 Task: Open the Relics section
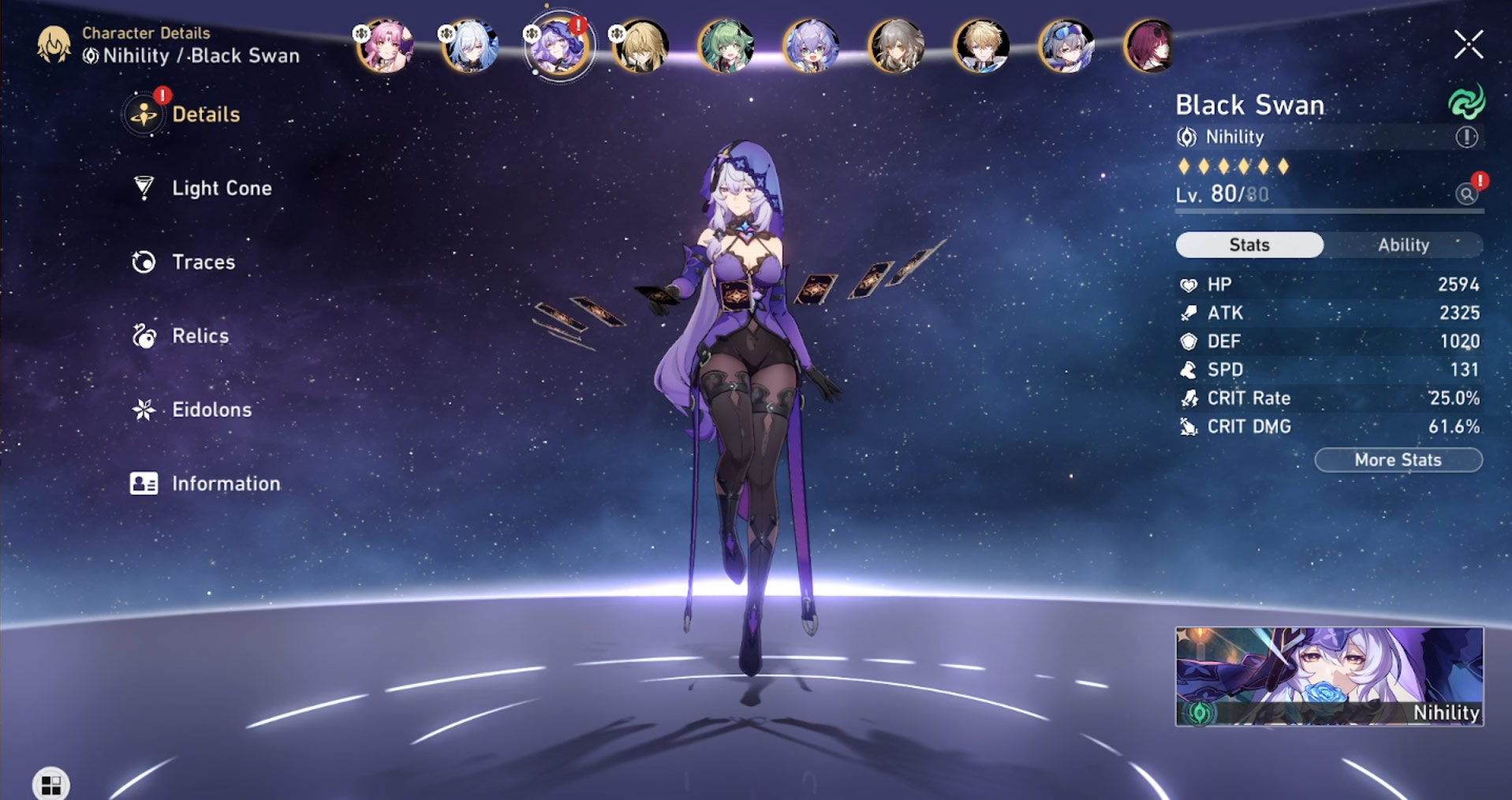click(x=200, y=336)
